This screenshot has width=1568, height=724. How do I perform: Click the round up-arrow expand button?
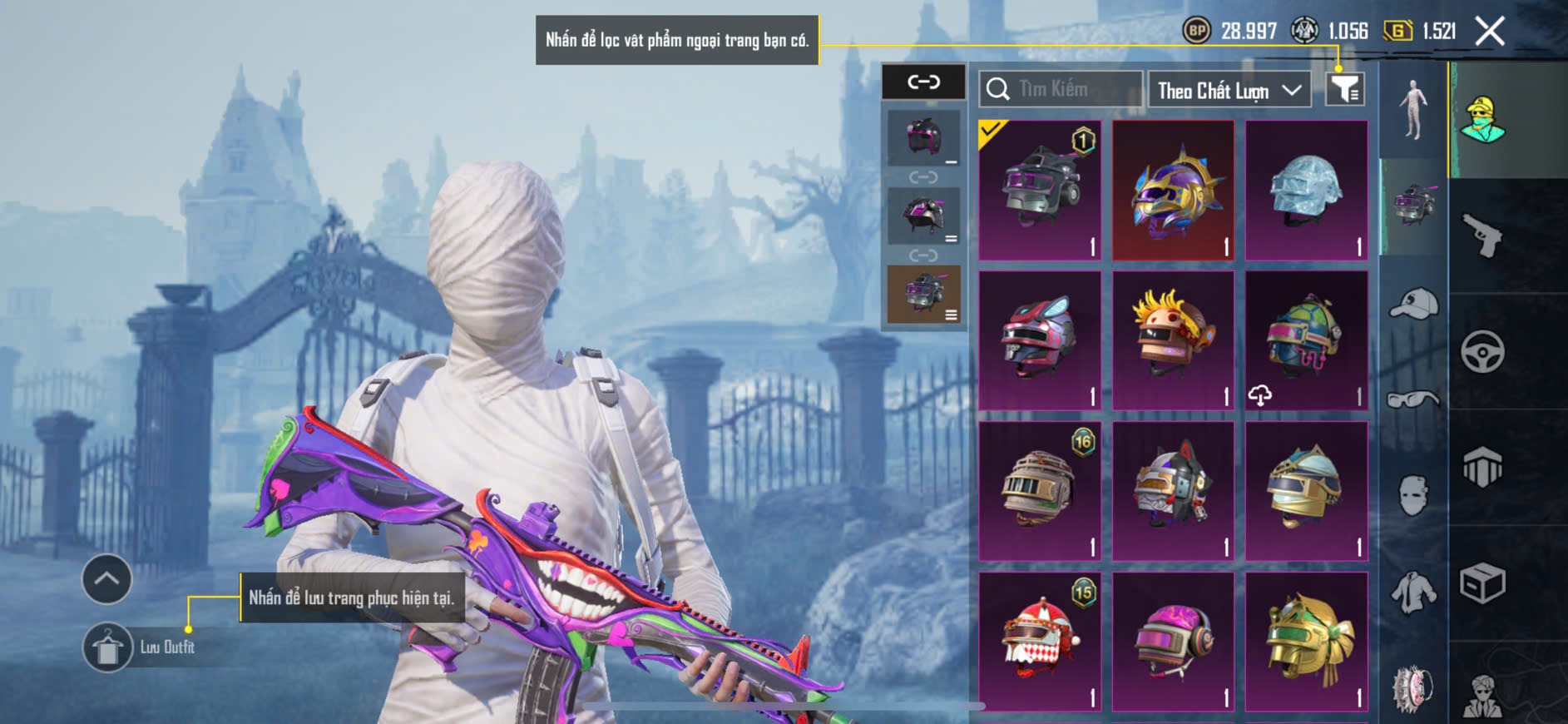pos(106,579)
